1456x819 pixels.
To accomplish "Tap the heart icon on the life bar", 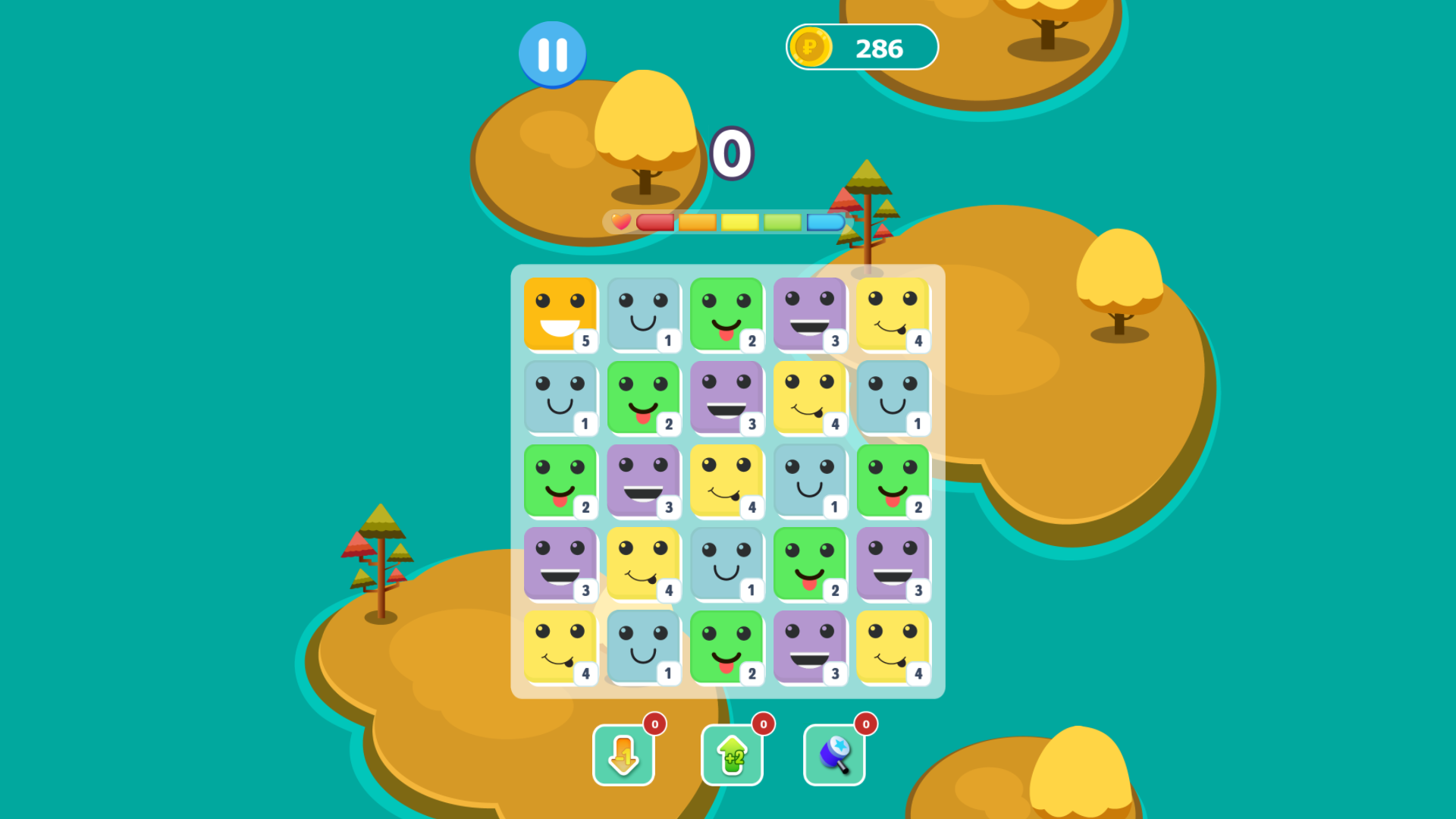I will point(620,223).
